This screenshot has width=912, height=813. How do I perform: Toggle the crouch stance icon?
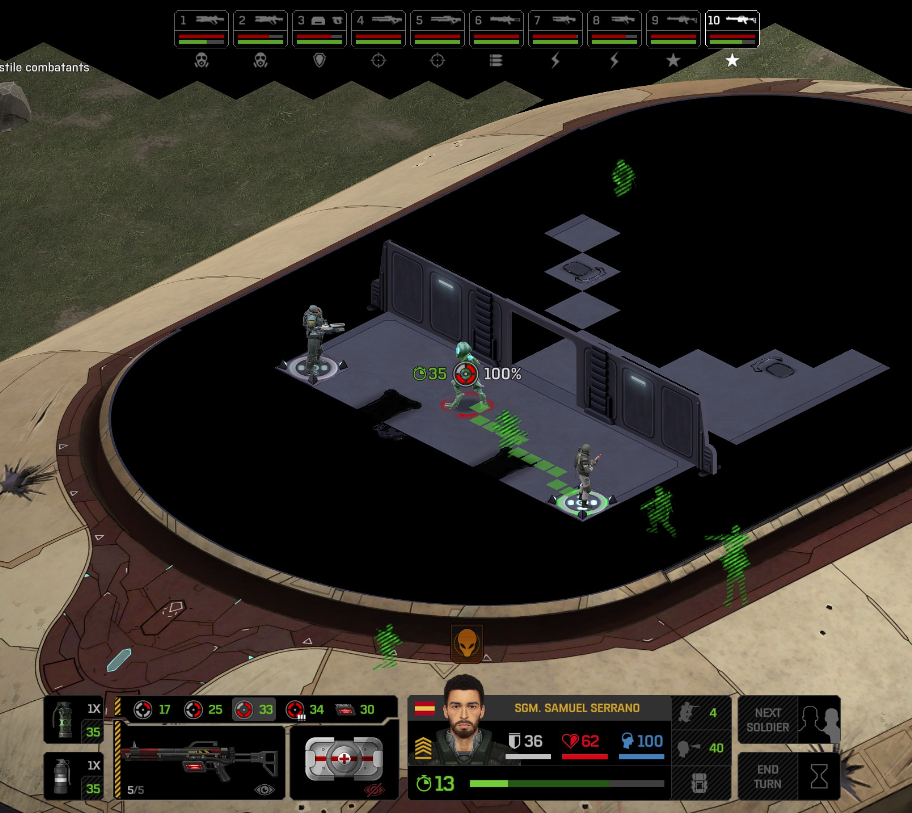pos(688,712)
